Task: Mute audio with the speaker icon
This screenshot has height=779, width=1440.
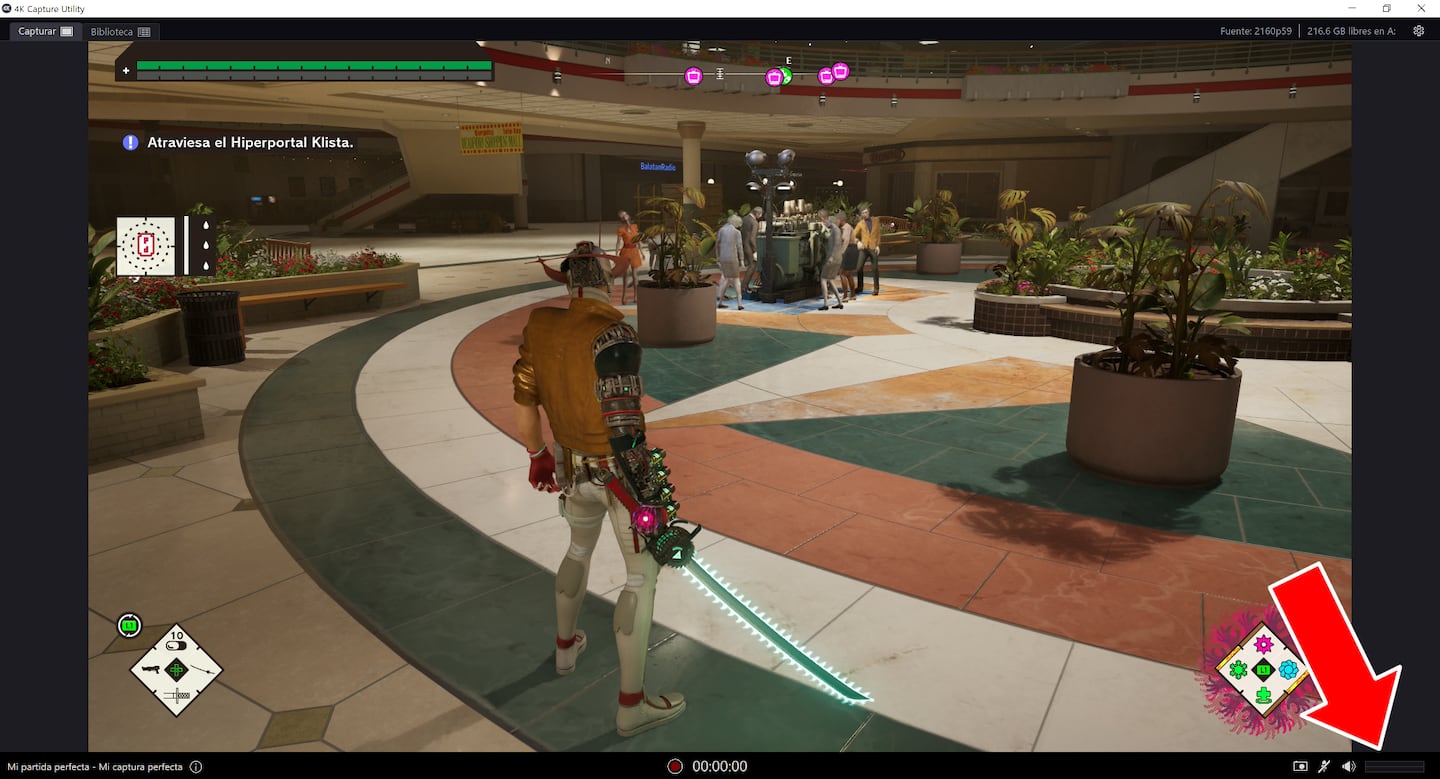Action: click(x=1349, y=767)
